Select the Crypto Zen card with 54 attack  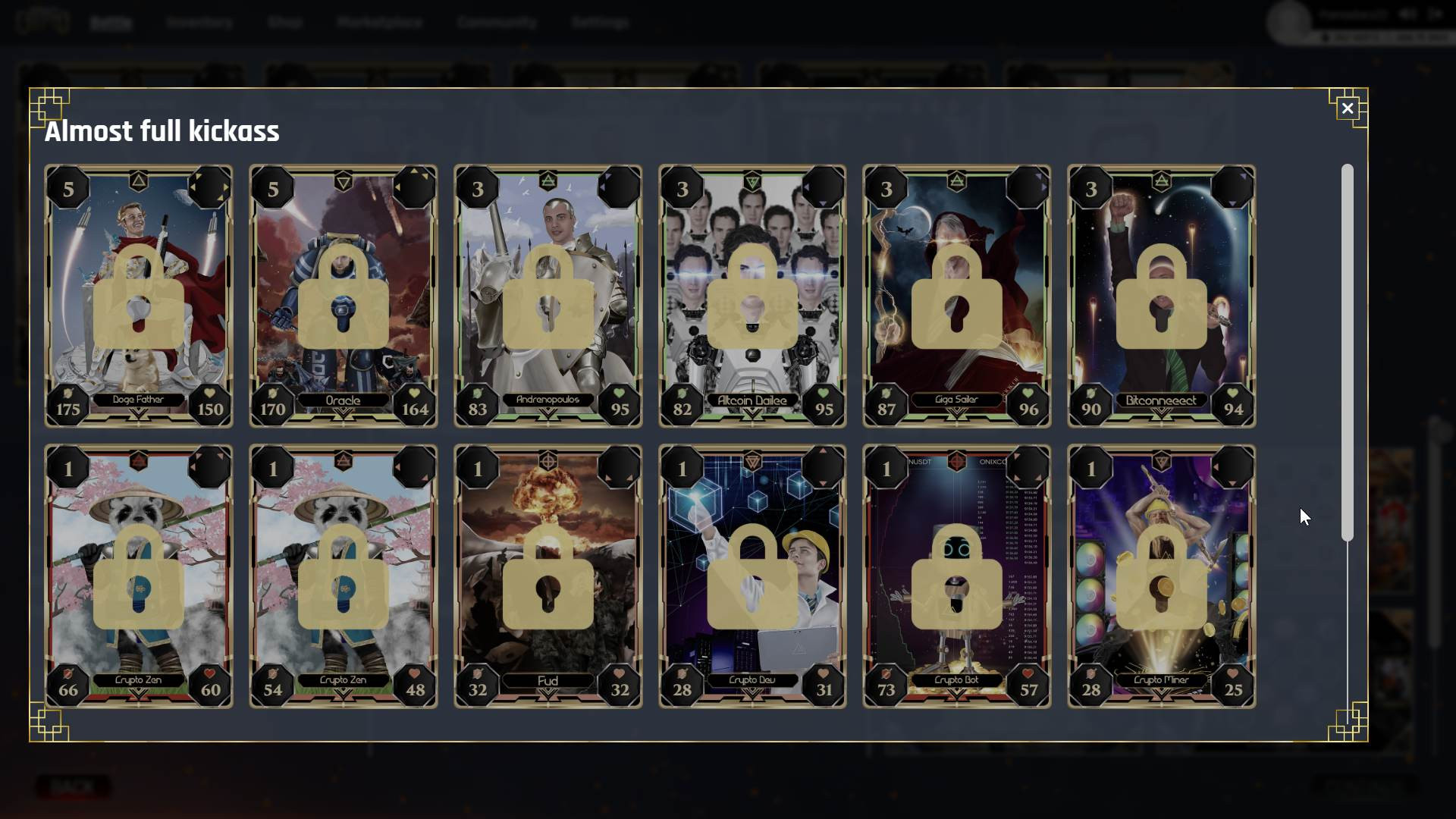click(x=343, y=576)
